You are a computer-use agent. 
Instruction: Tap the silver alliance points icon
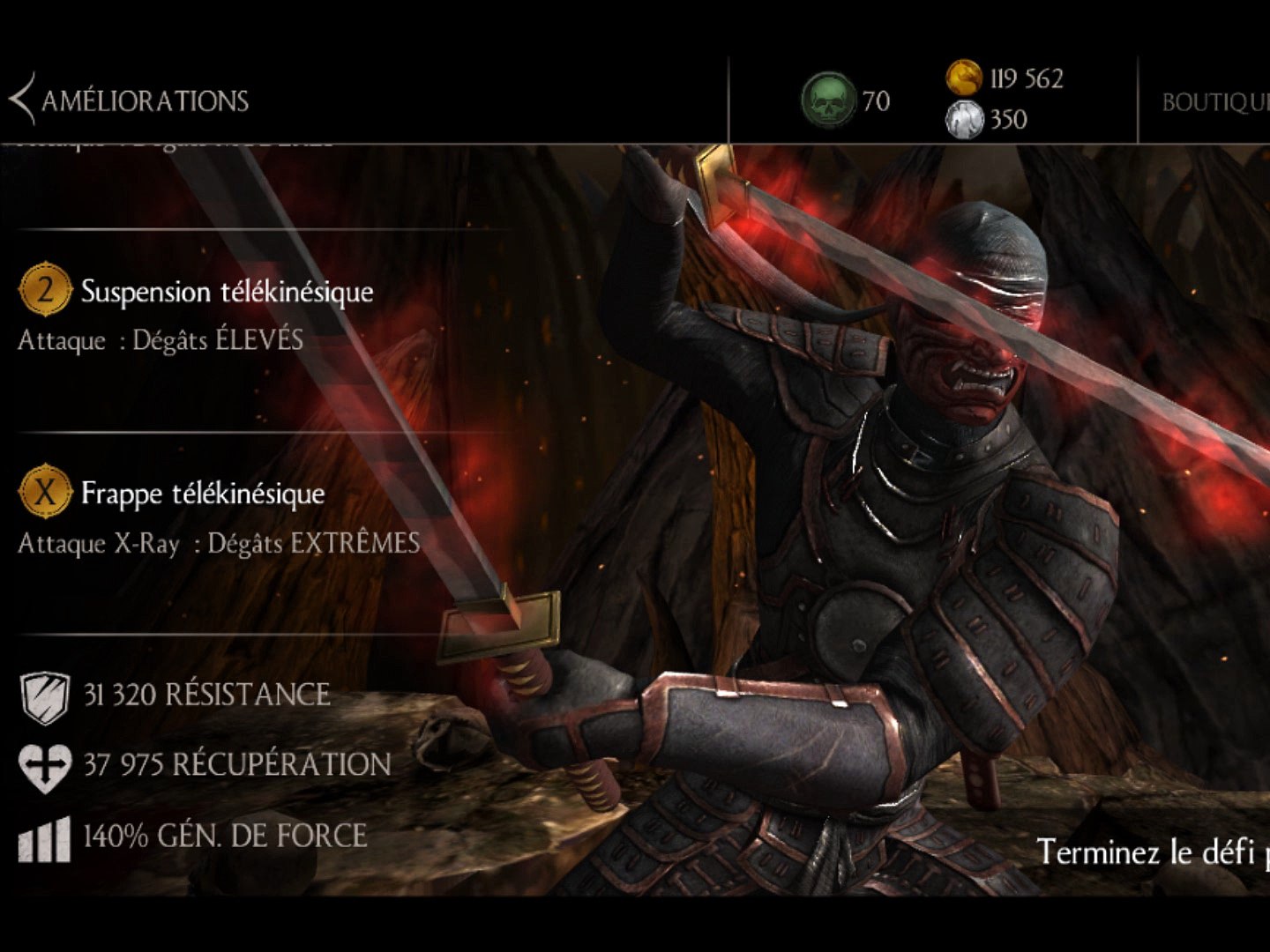click(964, 120)
